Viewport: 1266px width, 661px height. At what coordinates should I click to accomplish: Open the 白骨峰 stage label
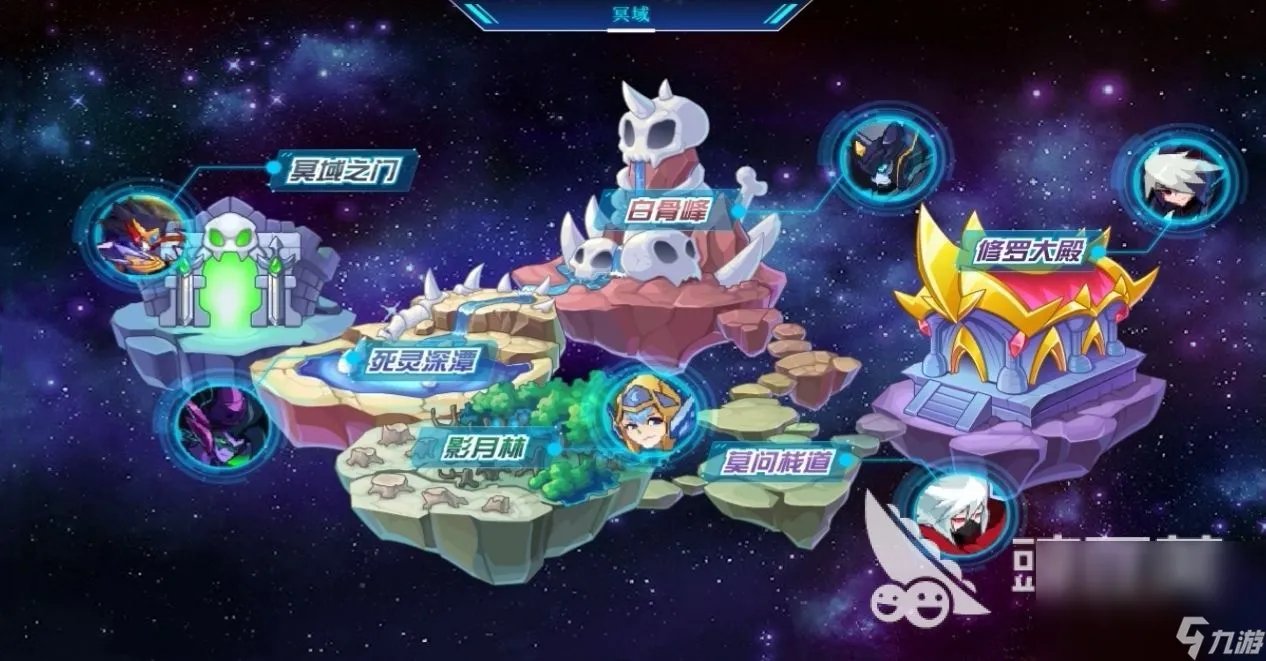click(x=669, y=211)
